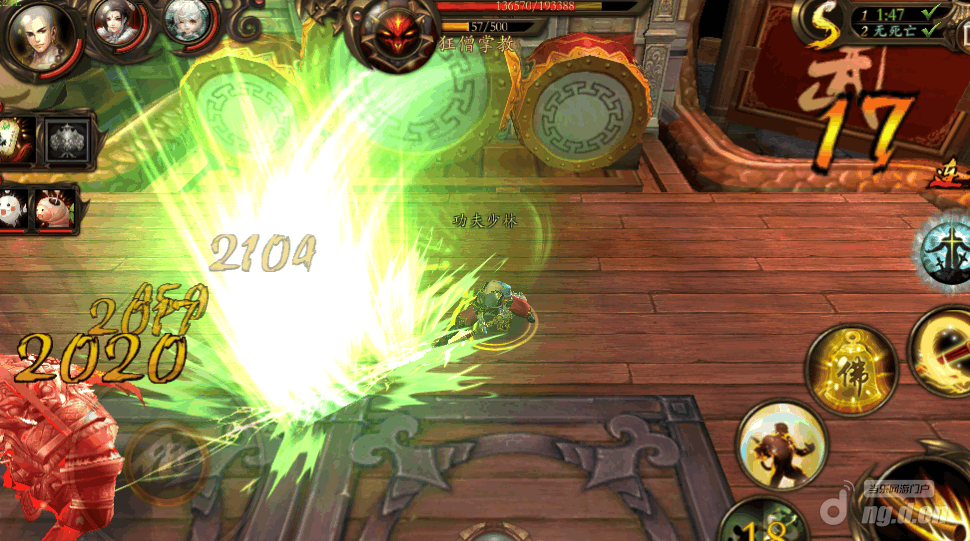Use the kung fu monk stance skill
This screenshot has height=541, width=970.
(780, 443)
